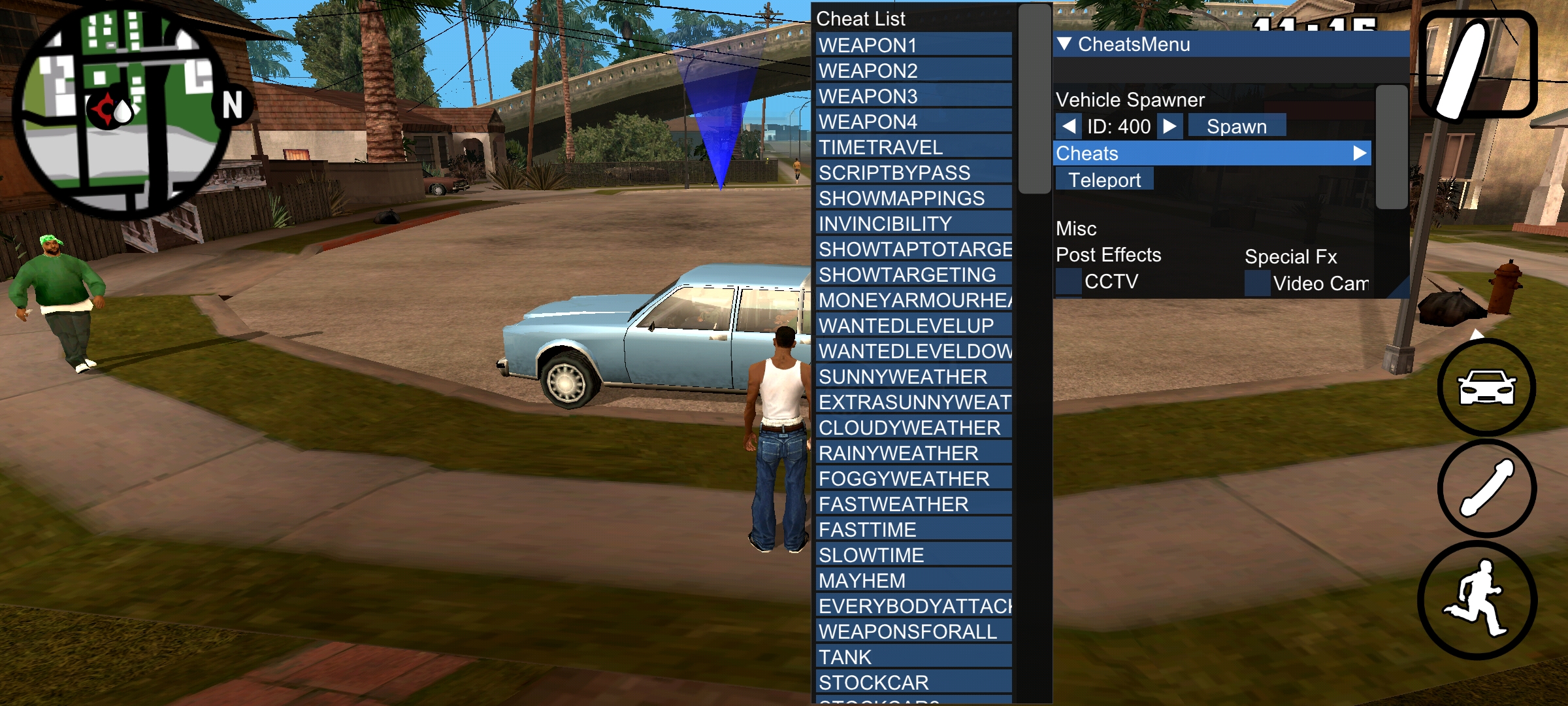Enable the Video Cam special effect
The image size is (1568, 706).
[1257, 284]
